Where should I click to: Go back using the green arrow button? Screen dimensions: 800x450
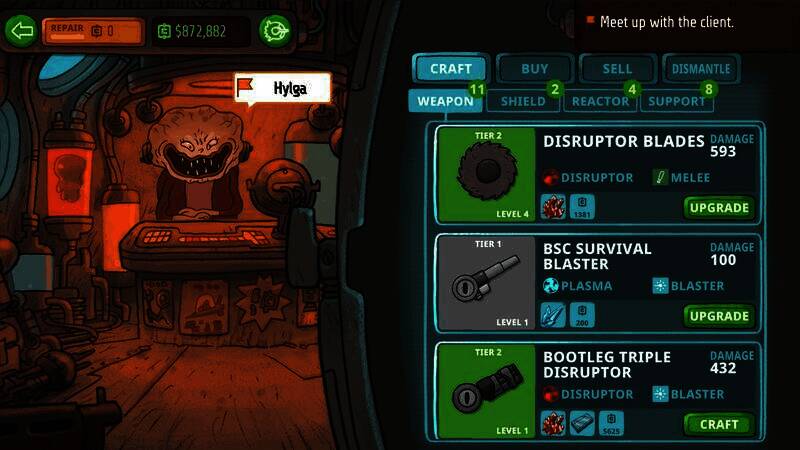point(21,30)
